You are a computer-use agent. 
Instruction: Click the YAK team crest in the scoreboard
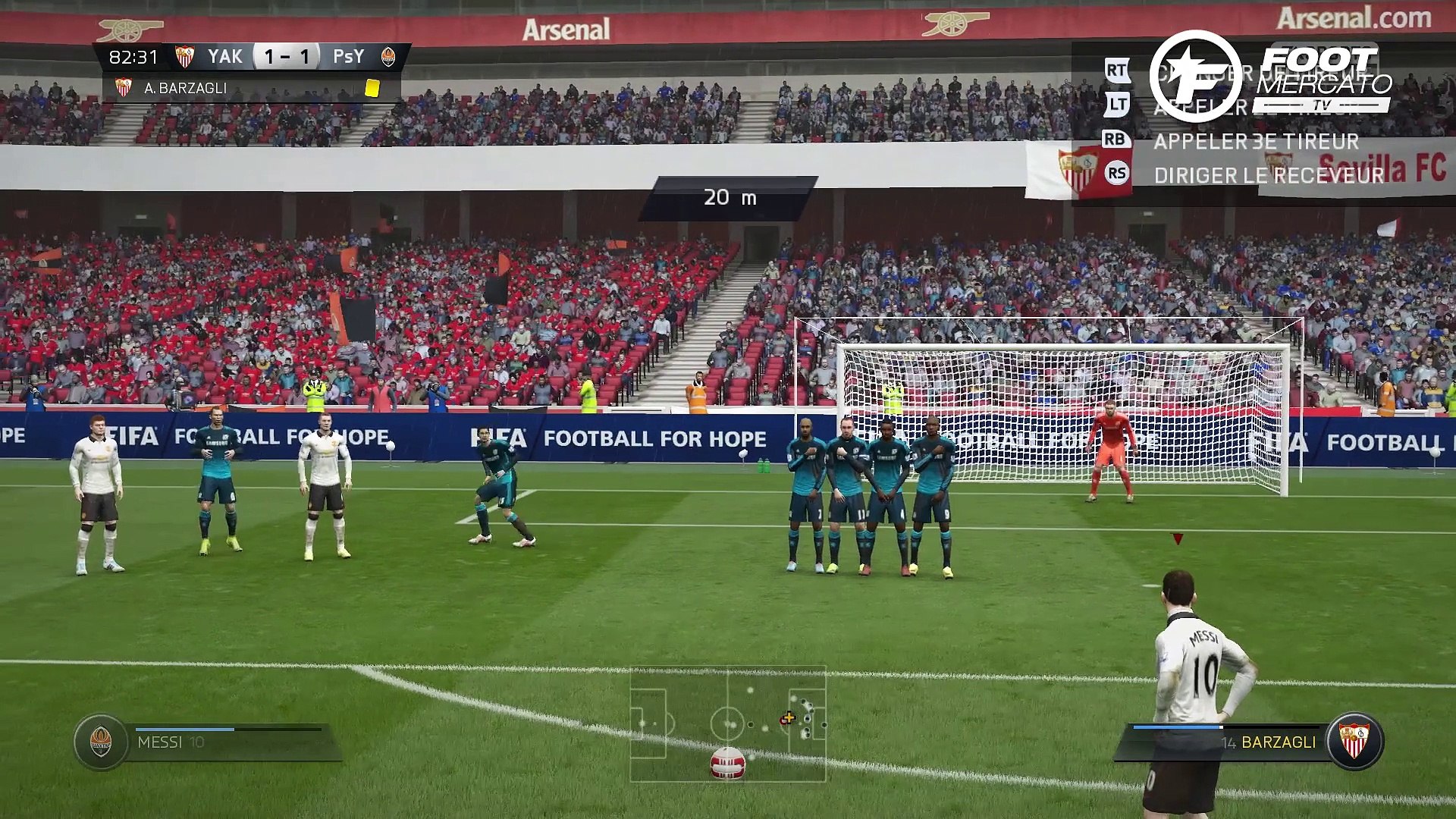coord(184,57)
